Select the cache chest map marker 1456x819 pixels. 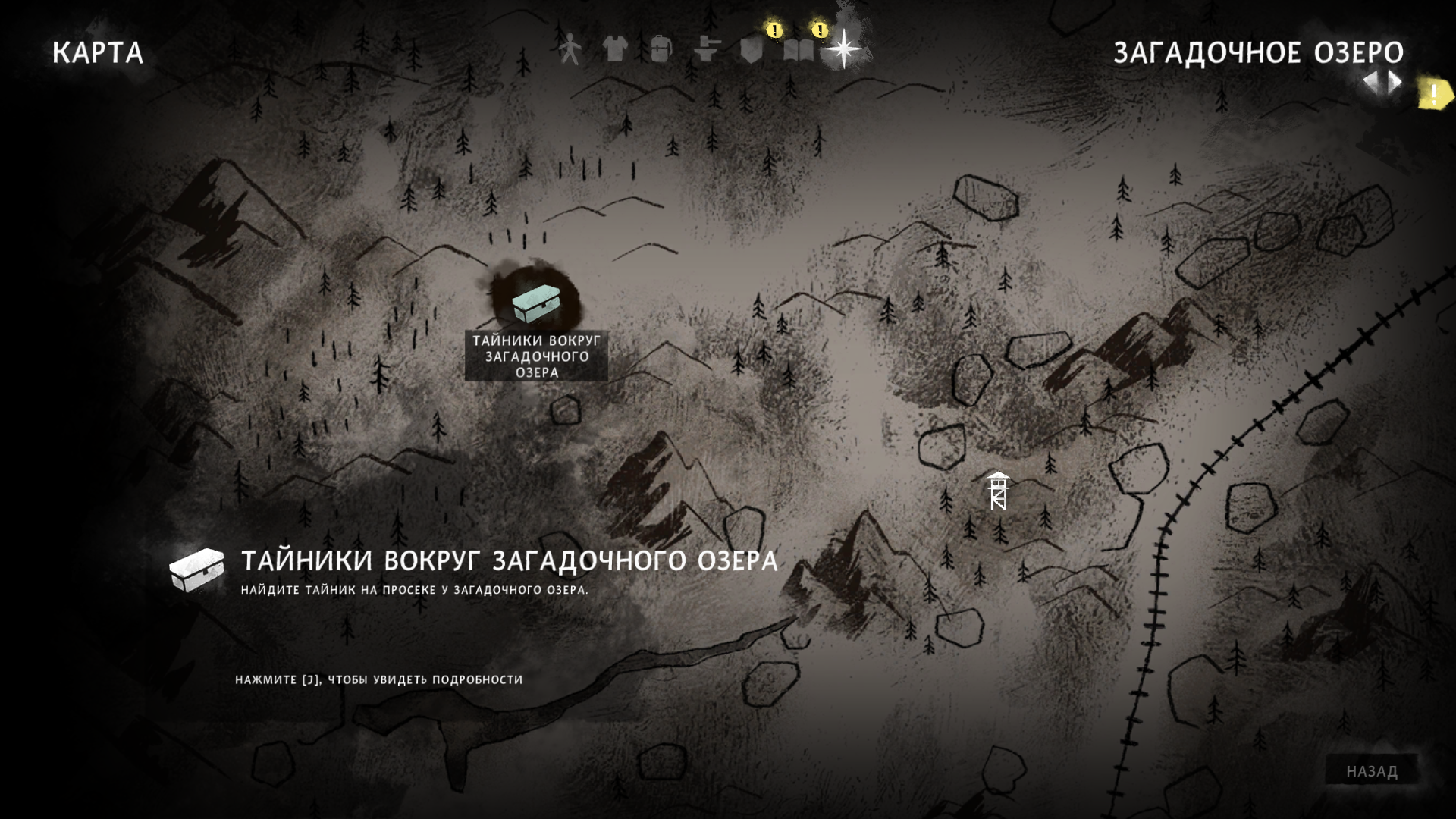pos(535,303)
